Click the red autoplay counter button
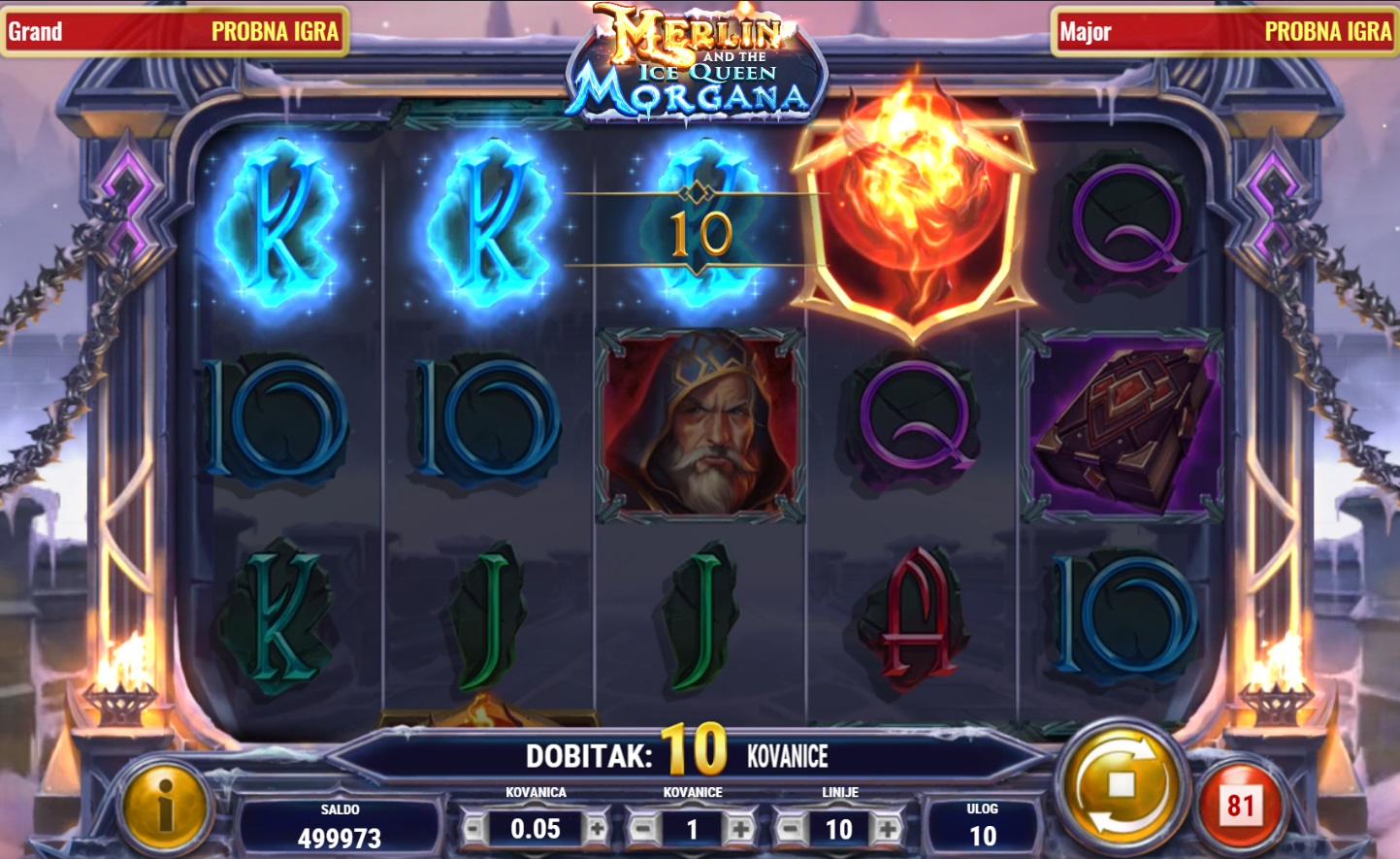 click(x=1240, y=806)
